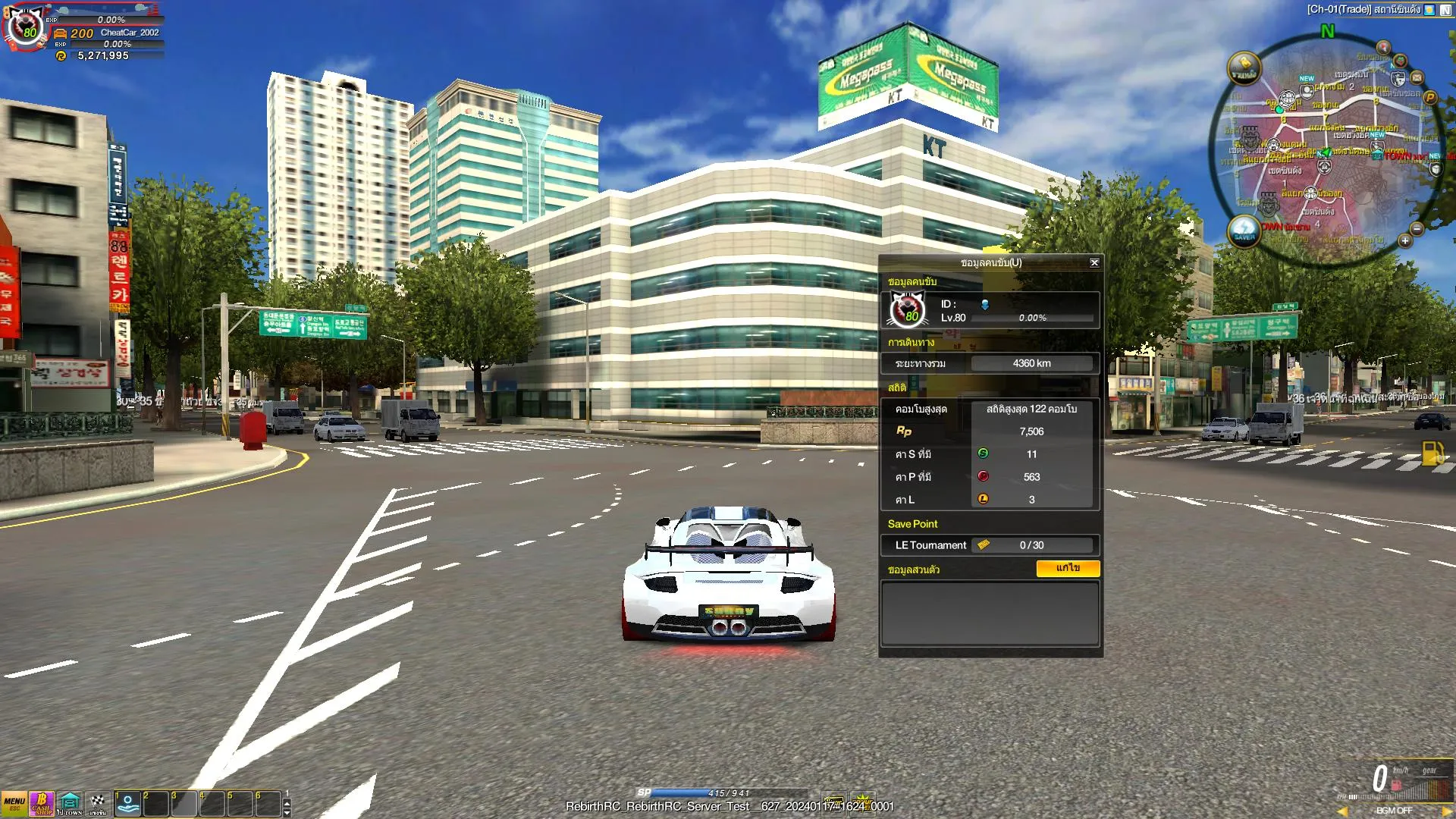Close the driver info panel
Screen dimensions: 1456x819
pyautogui.click(x=1094, y=262)
